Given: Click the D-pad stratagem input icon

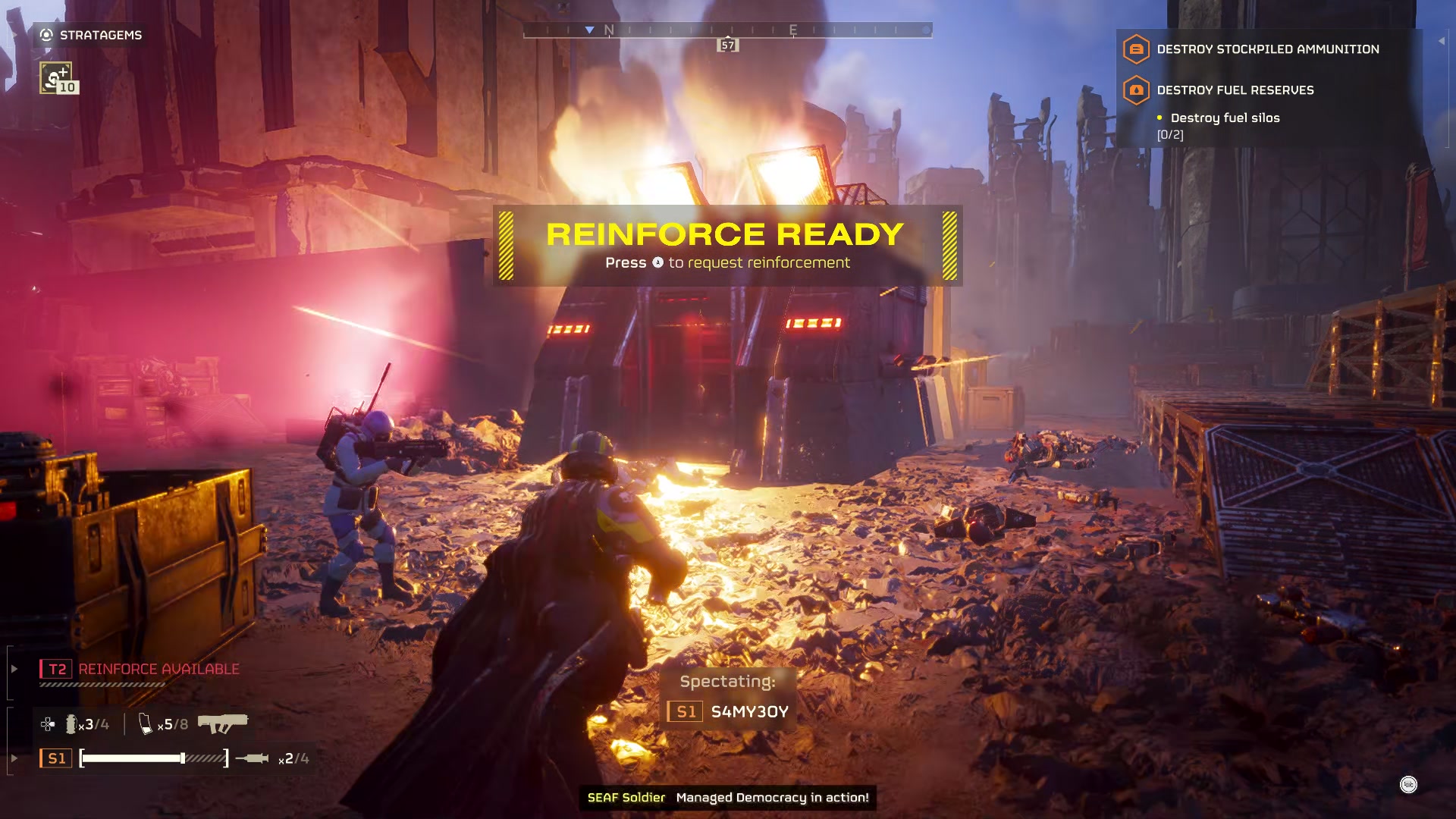Looking at the screenshot, I should tap(47, 724).
